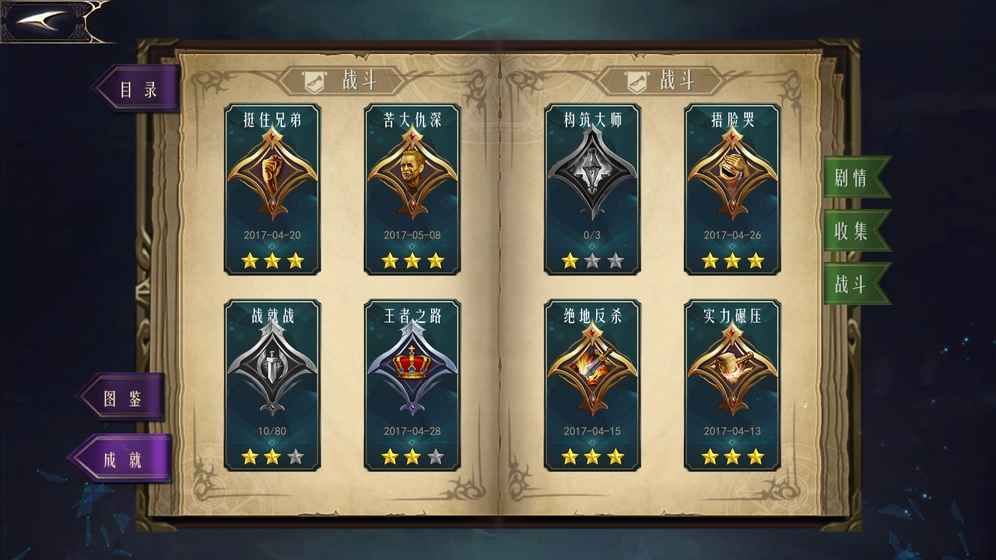Open the 实力碾压 achievement card

click(x=732, y=385)
